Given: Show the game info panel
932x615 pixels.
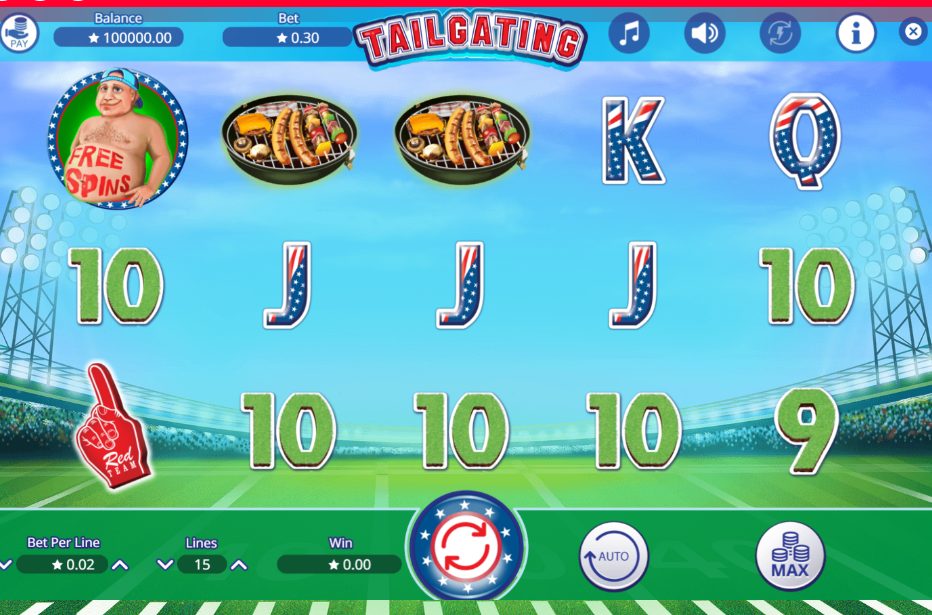Looking at the screenshot, I should pos(855,34).
